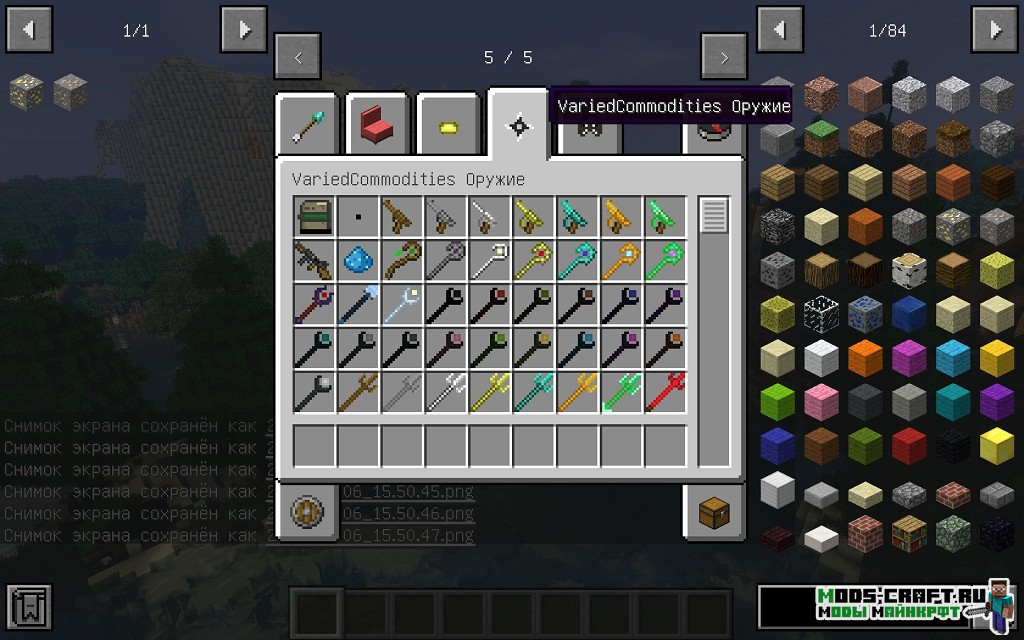Viewport: 1024px width, 640px height.
Task: Take the brown wooden trident
Action: [358, 392]
